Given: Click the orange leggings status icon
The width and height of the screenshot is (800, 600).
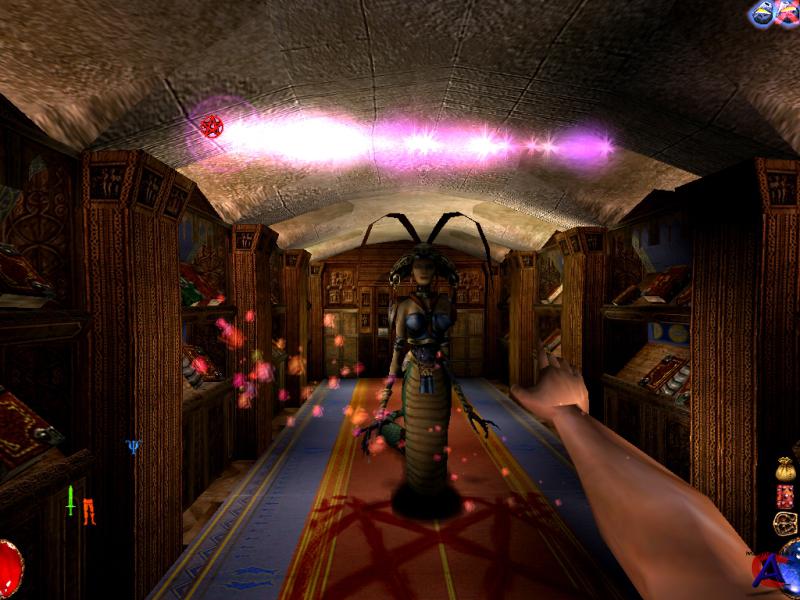Looking at the screenshot, I should 89,510.
